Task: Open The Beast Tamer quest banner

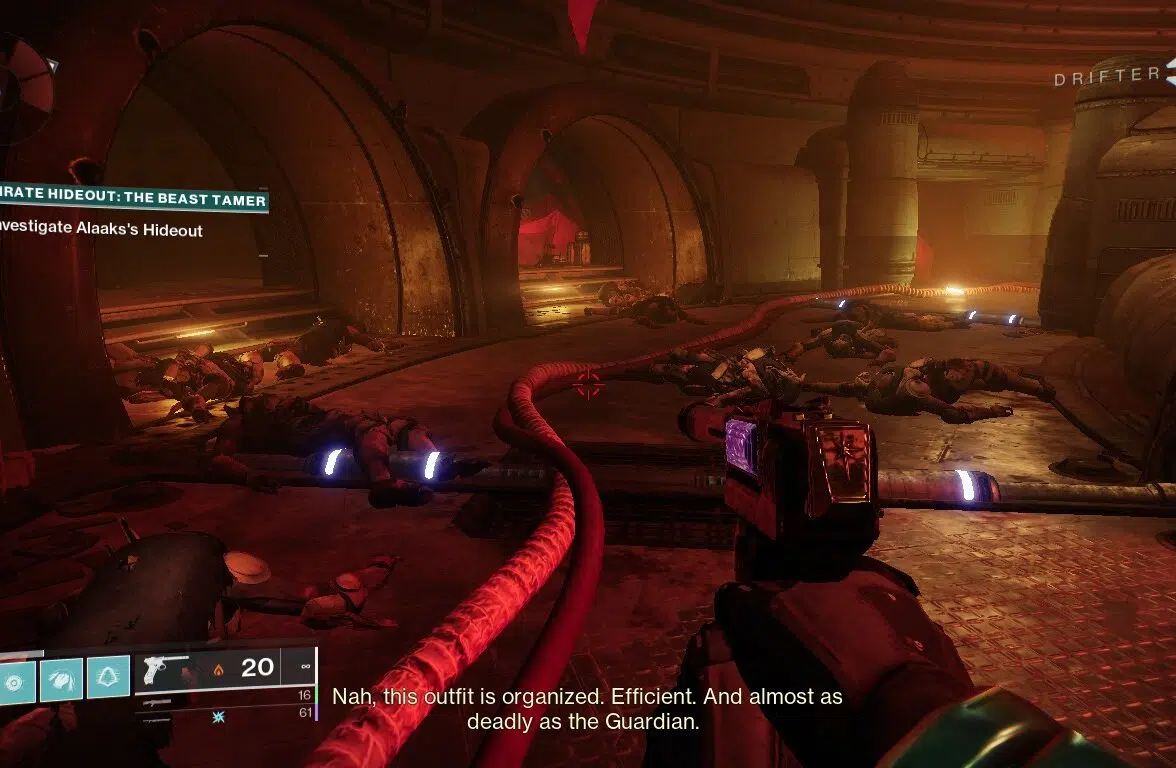Action: (x=134, y=200)
